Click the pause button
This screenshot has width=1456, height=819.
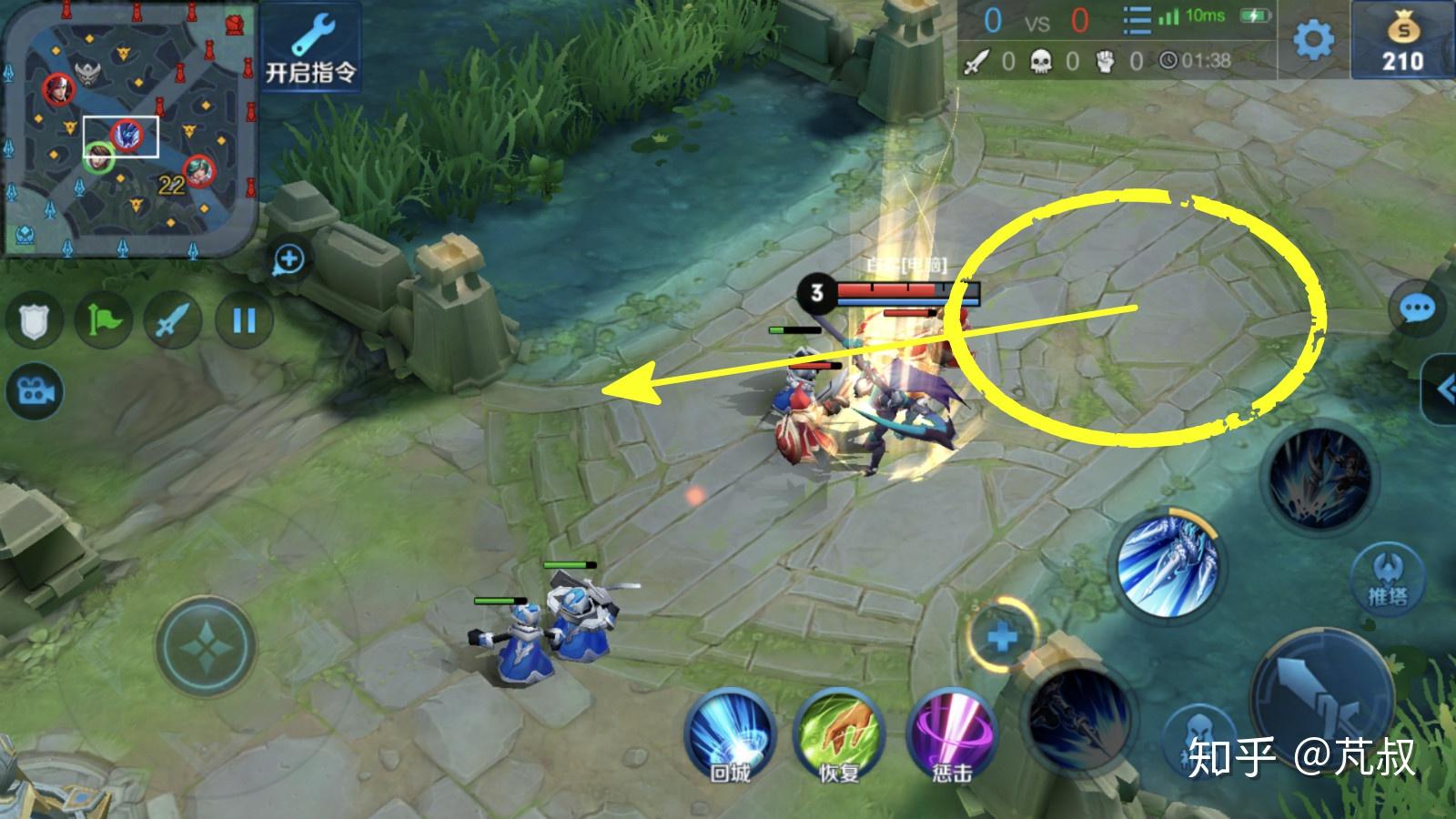click(244, 320)
